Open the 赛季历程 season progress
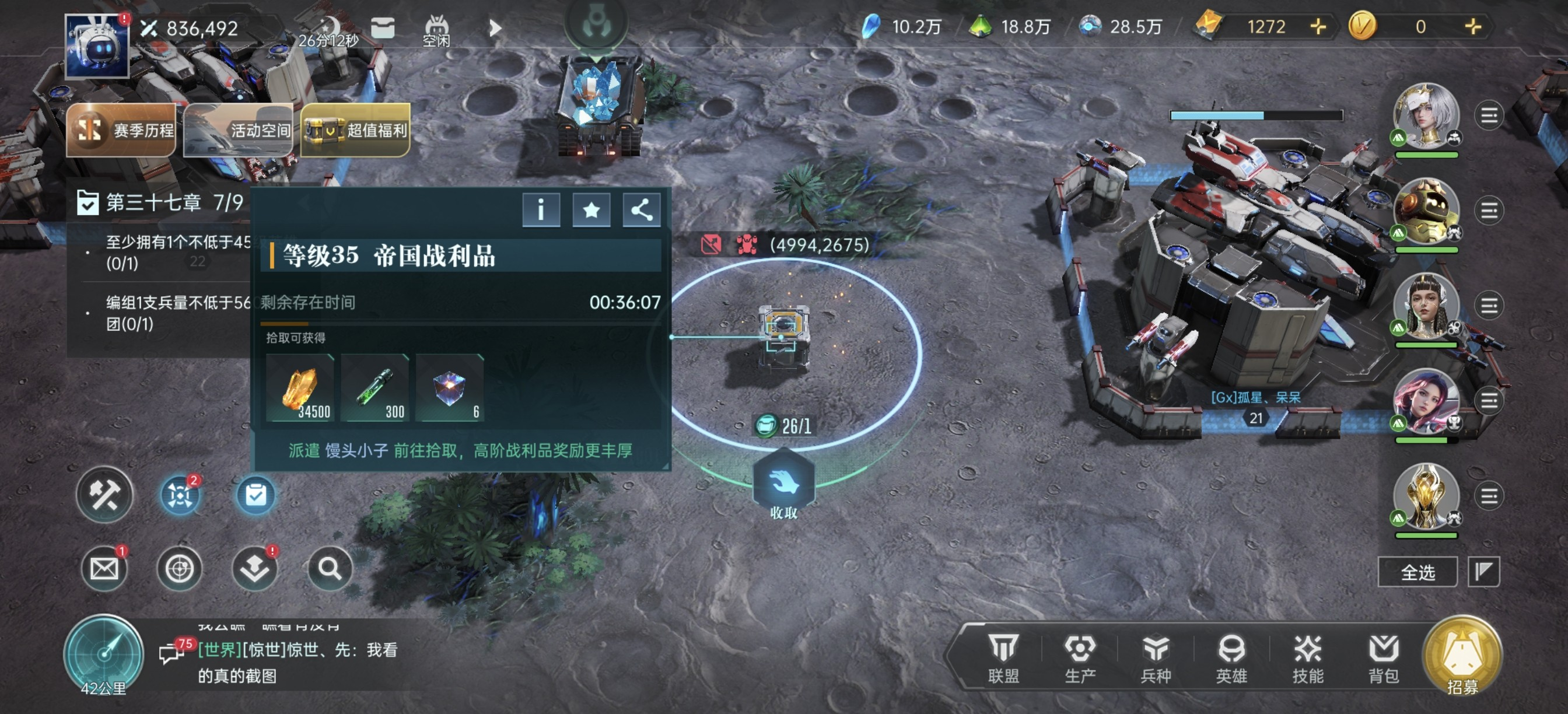1568x714 pixels. [122, 129]
